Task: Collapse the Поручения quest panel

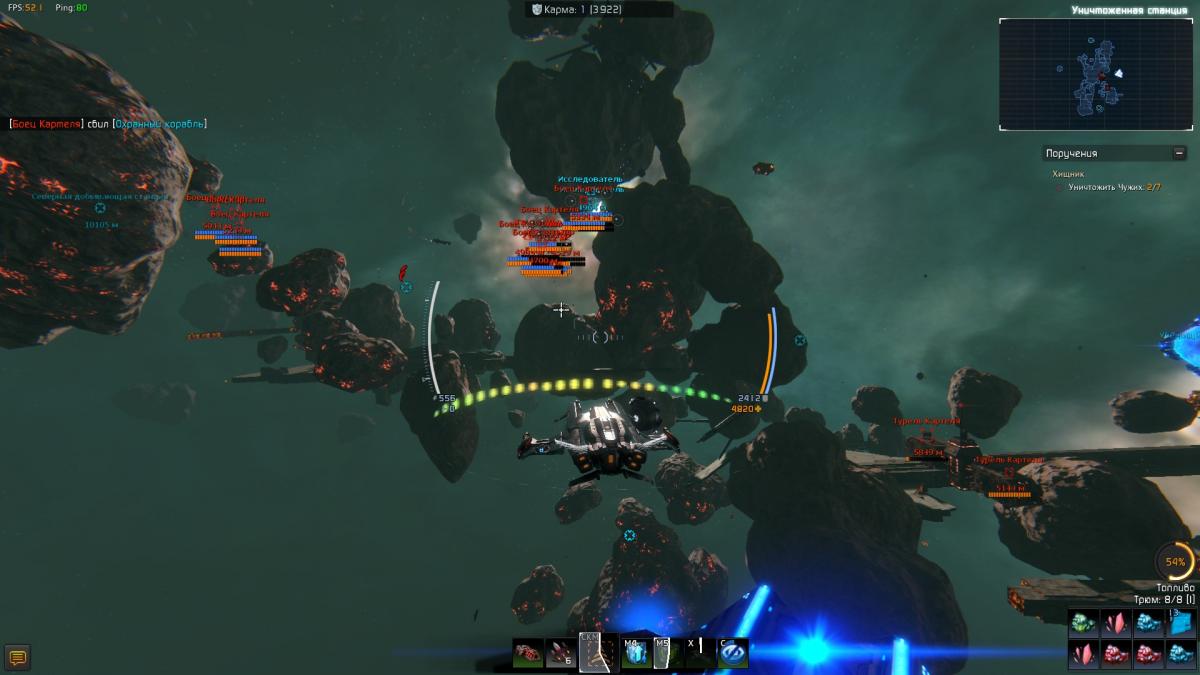Action: [x=1179, y=153]
